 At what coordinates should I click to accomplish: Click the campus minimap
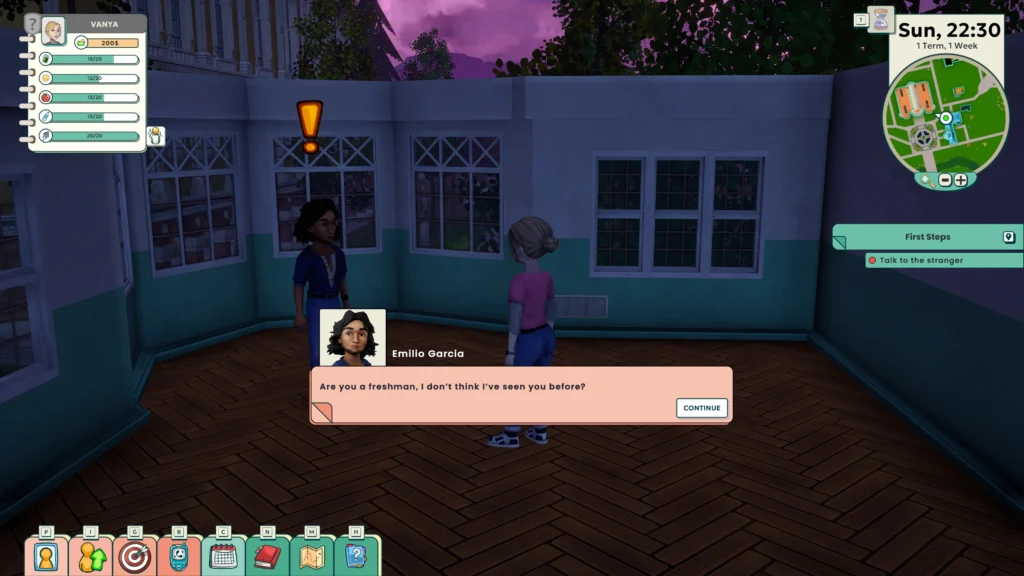coord(944,120)
